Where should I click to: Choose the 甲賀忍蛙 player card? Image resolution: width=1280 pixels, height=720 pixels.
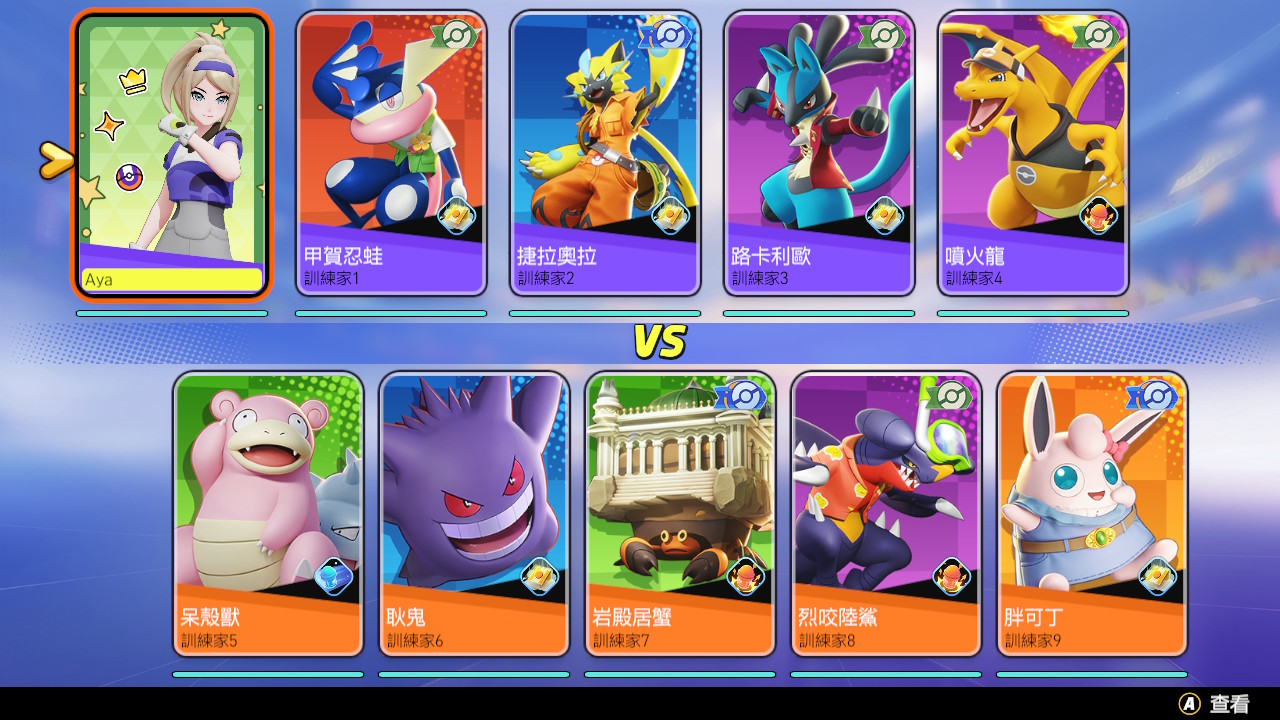[x=391, y=153]
